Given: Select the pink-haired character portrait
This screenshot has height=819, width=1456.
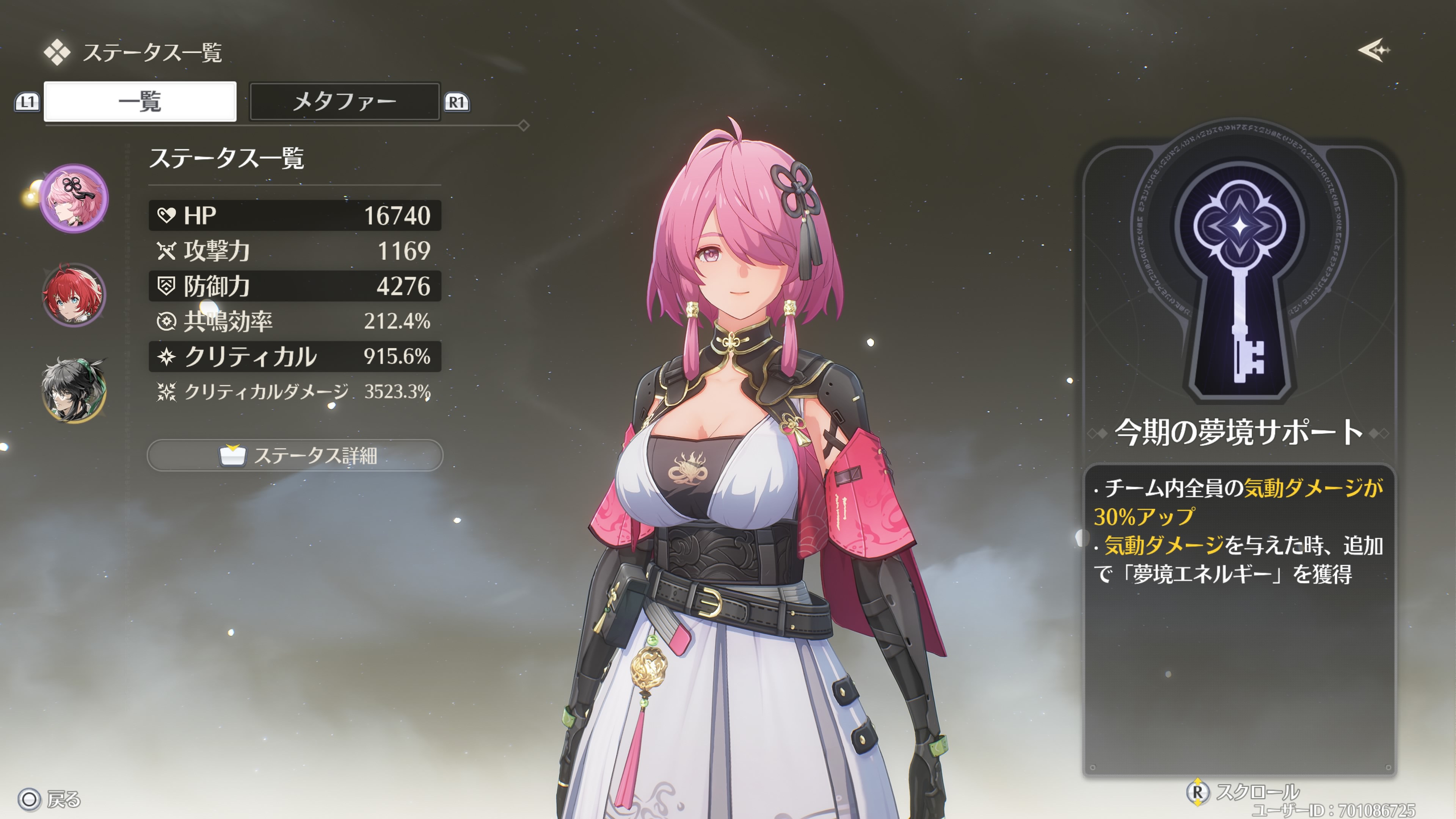Looking at the screenshot, I should [x=74, y=199].
